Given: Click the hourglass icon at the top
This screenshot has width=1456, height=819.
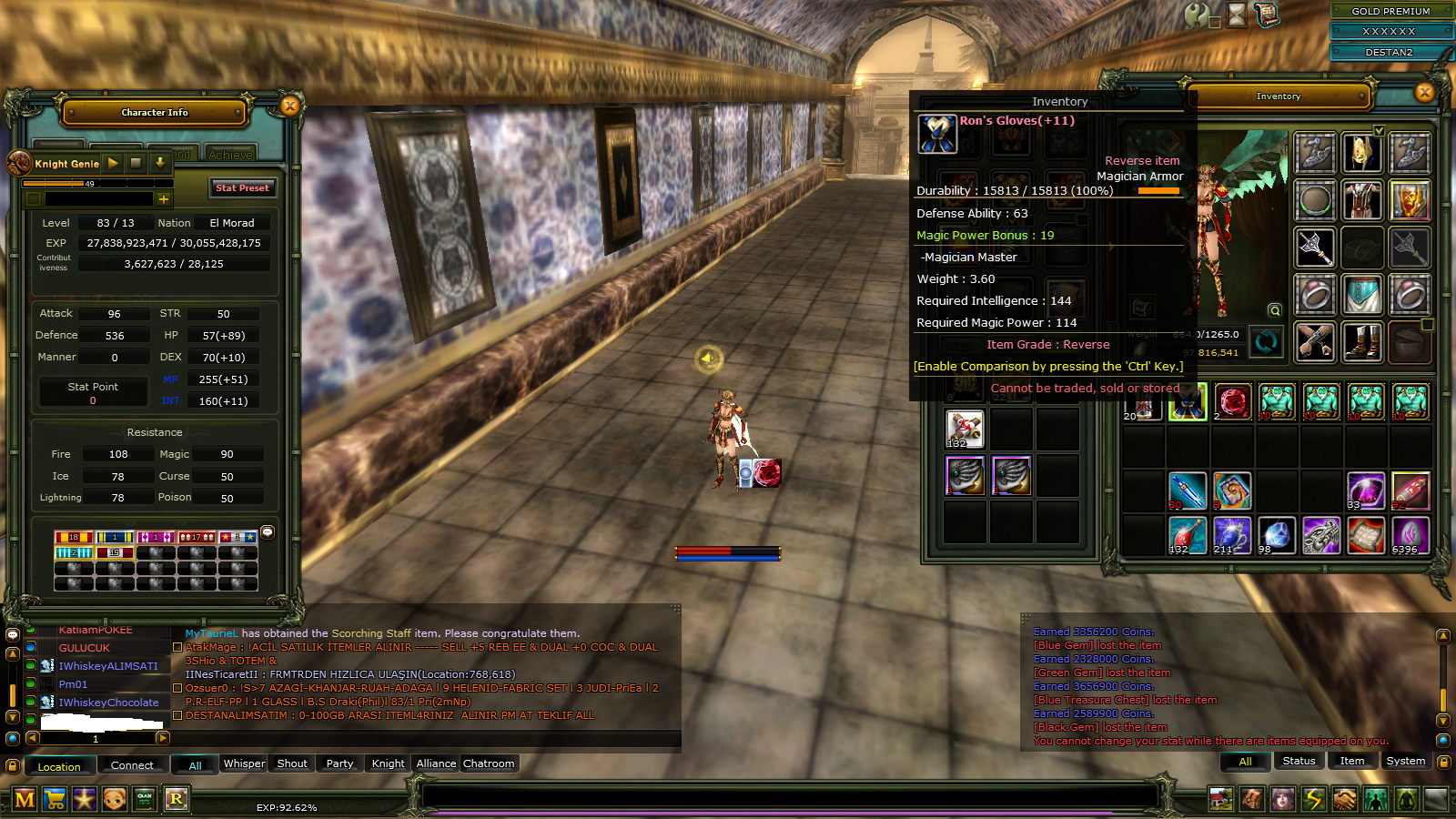Looking at the screenshot, I should pyautogui.click(x=1237, y=15).
